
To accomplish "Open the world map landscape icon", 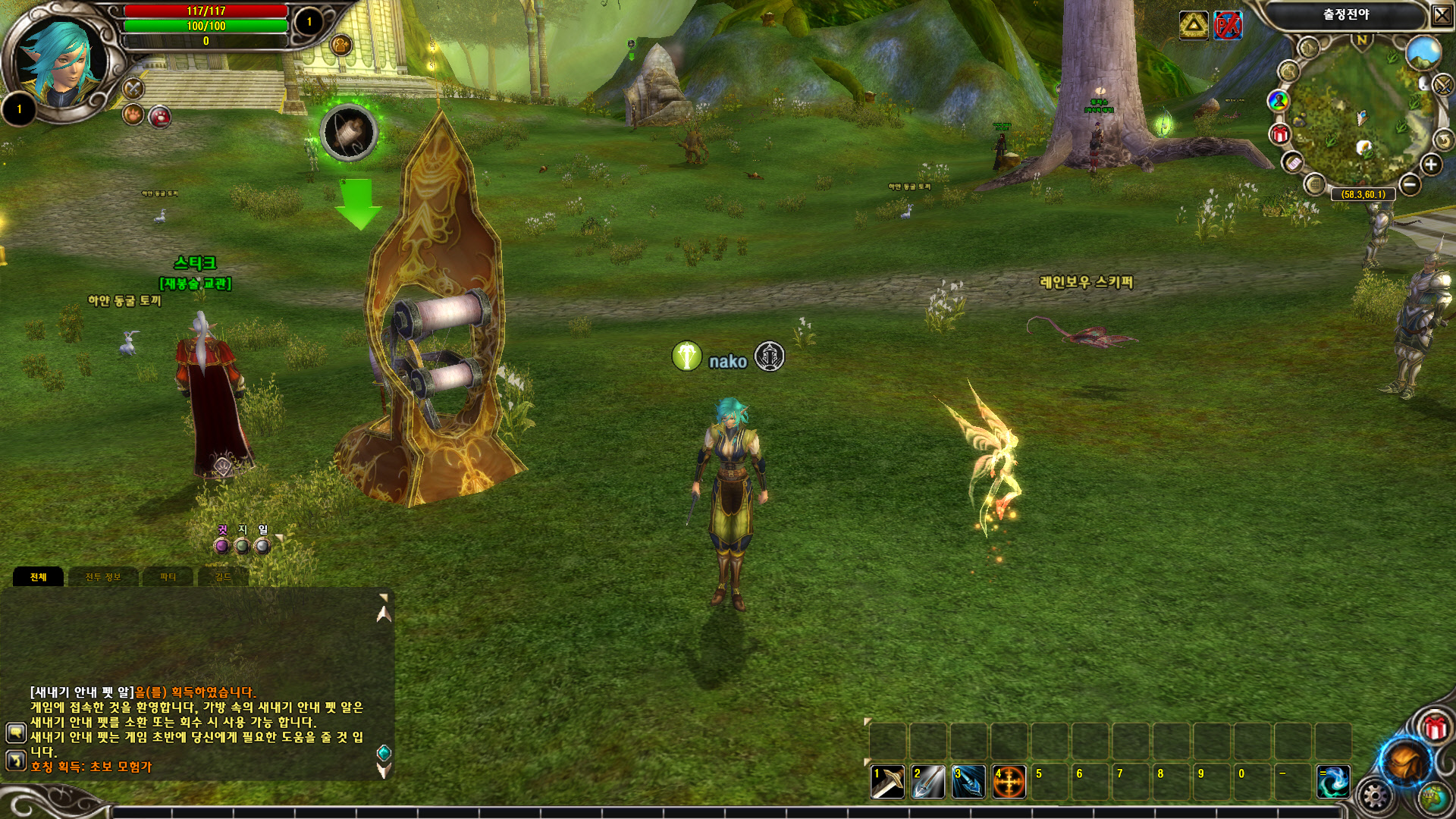I will 1423,53.
